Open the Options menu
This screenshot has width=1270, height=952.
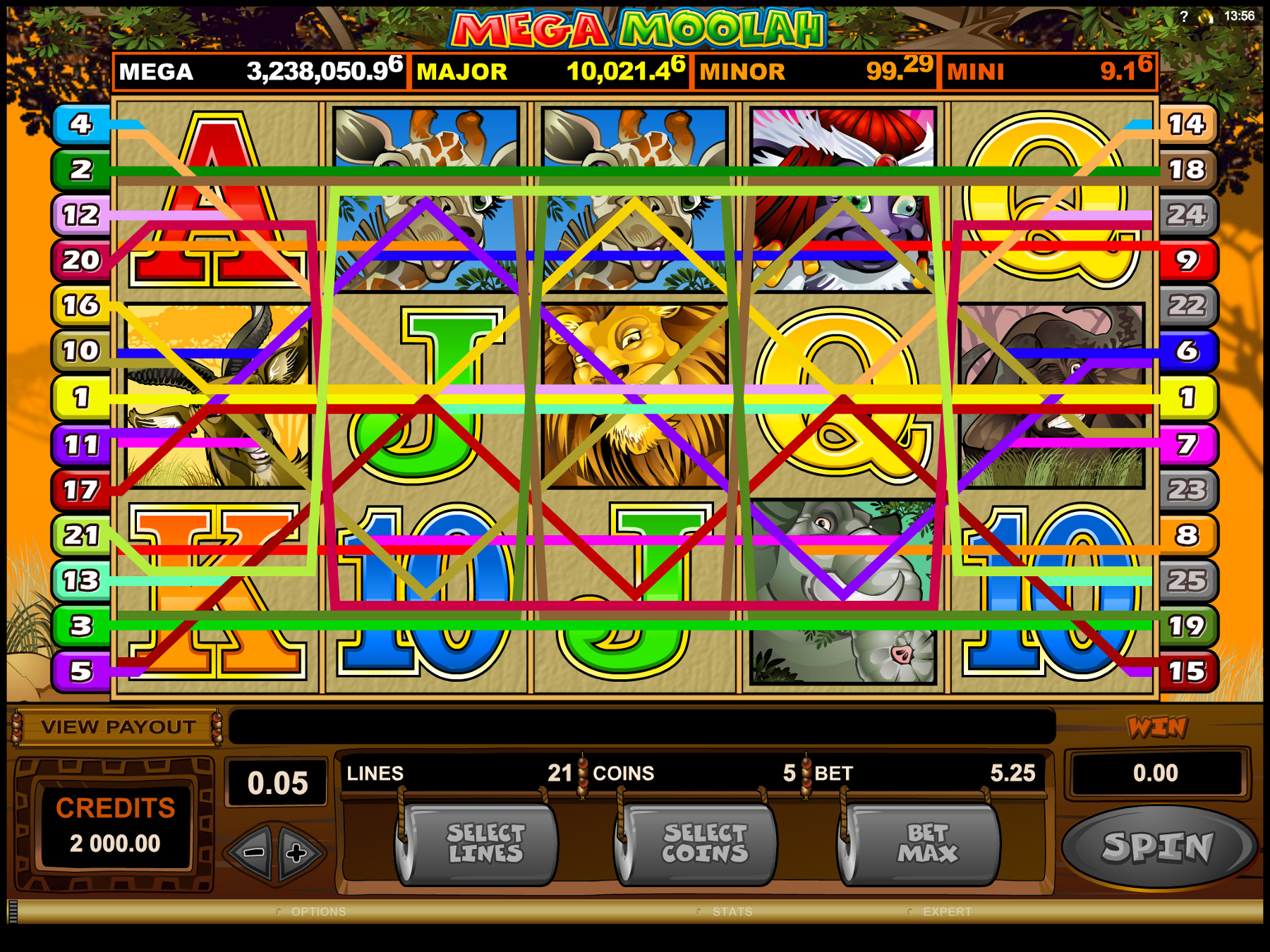[317, 912]
